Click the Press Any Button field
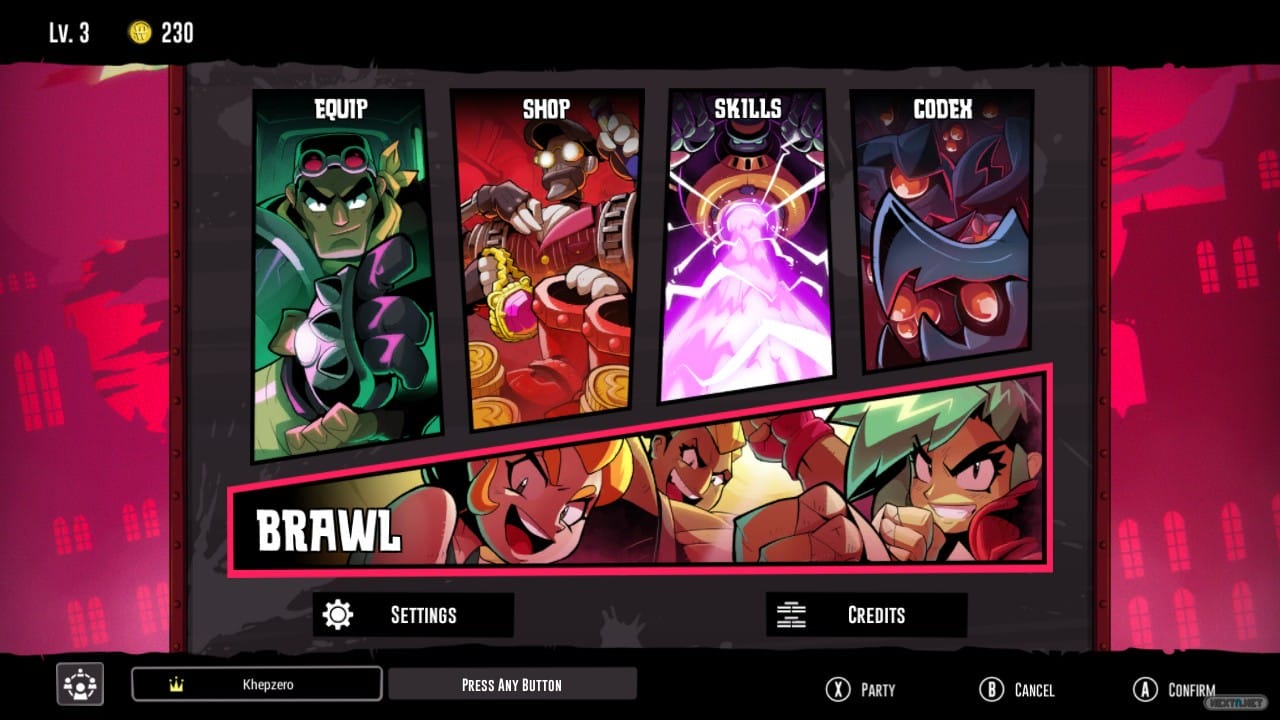The width and height of the screenshot is (1280, 720). coord(512,684)
